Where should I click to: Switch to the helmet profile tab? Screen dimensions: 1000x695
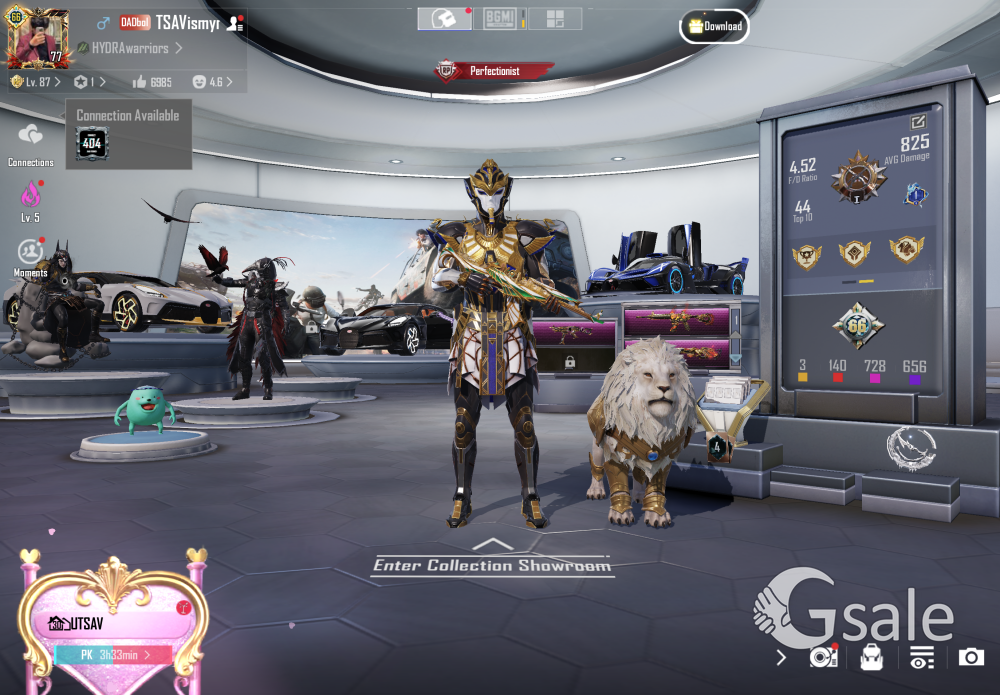point(444,19)
